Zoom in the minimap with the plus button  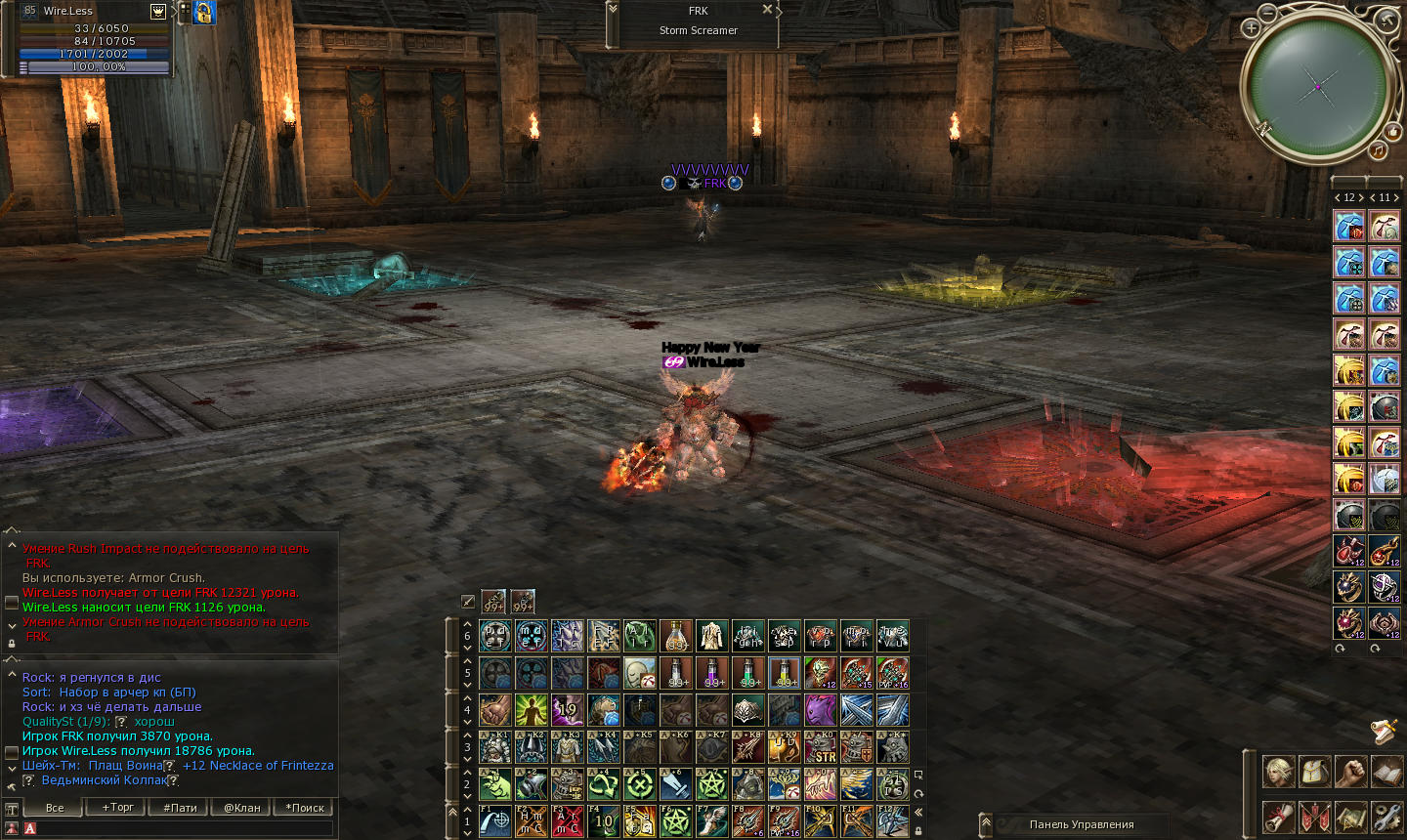coord(1251,28)
